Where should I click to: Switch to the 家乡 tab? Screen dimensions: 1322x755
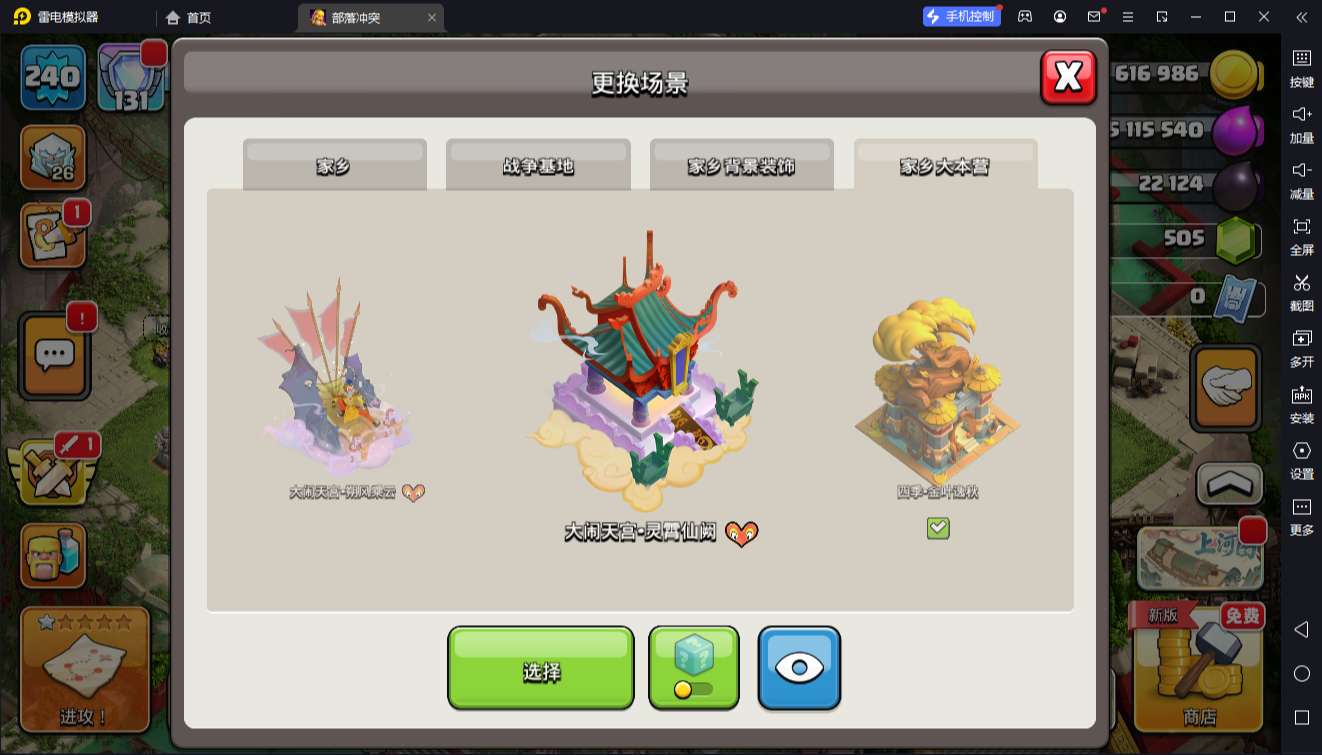(x=334, y=165)
